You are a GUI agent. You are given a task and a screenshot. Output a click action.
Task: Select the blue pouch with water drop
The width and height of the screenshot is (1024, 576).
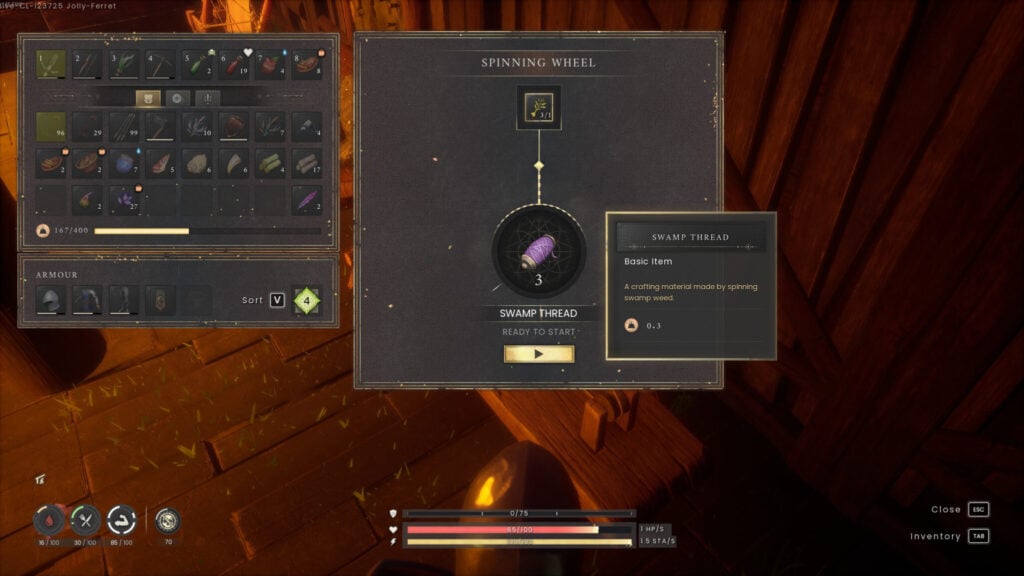(124, 163)
